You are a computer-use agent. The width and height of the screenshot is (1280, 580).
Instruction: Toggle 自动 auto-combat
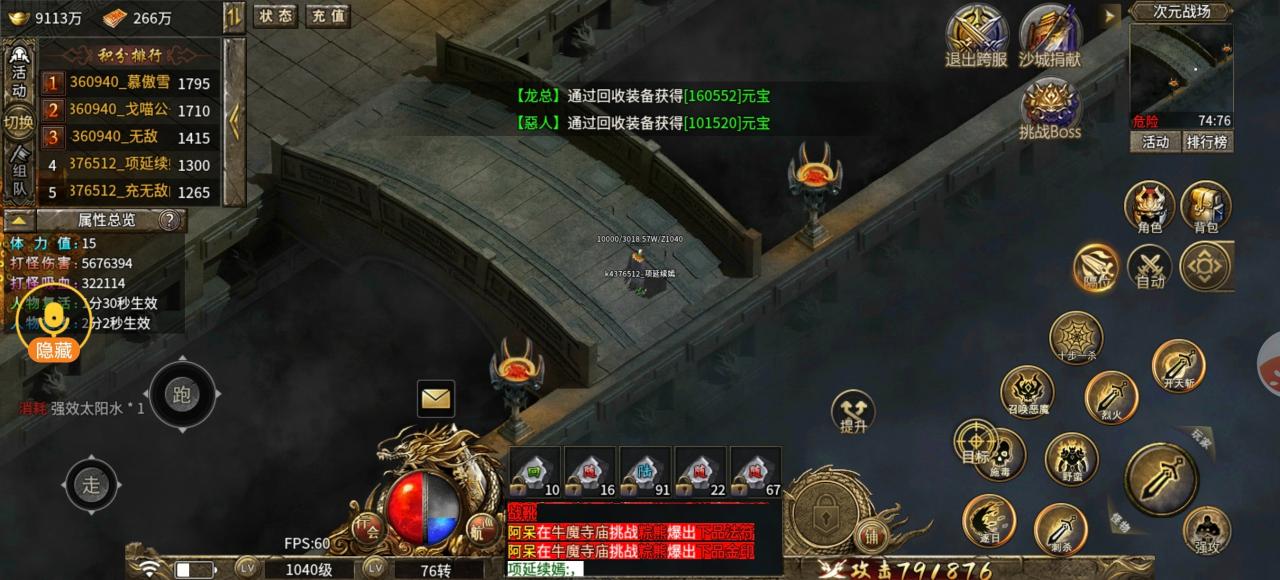click(1150, 268)
